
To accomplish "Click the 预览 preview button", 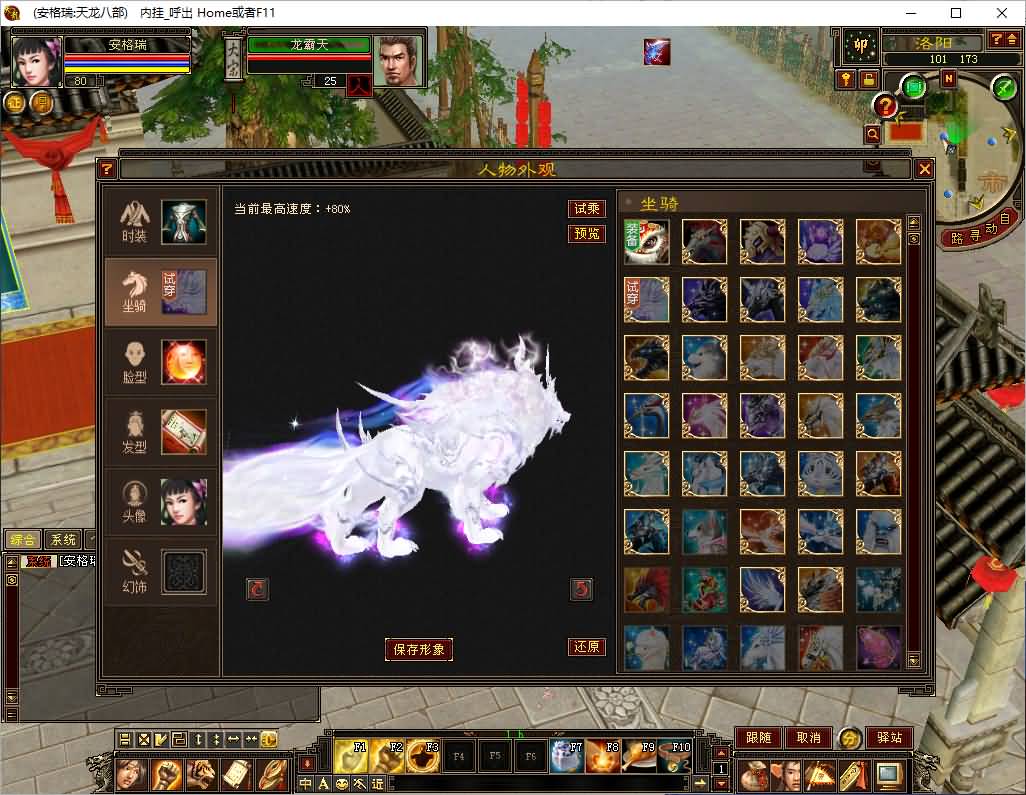I will 587,233.
